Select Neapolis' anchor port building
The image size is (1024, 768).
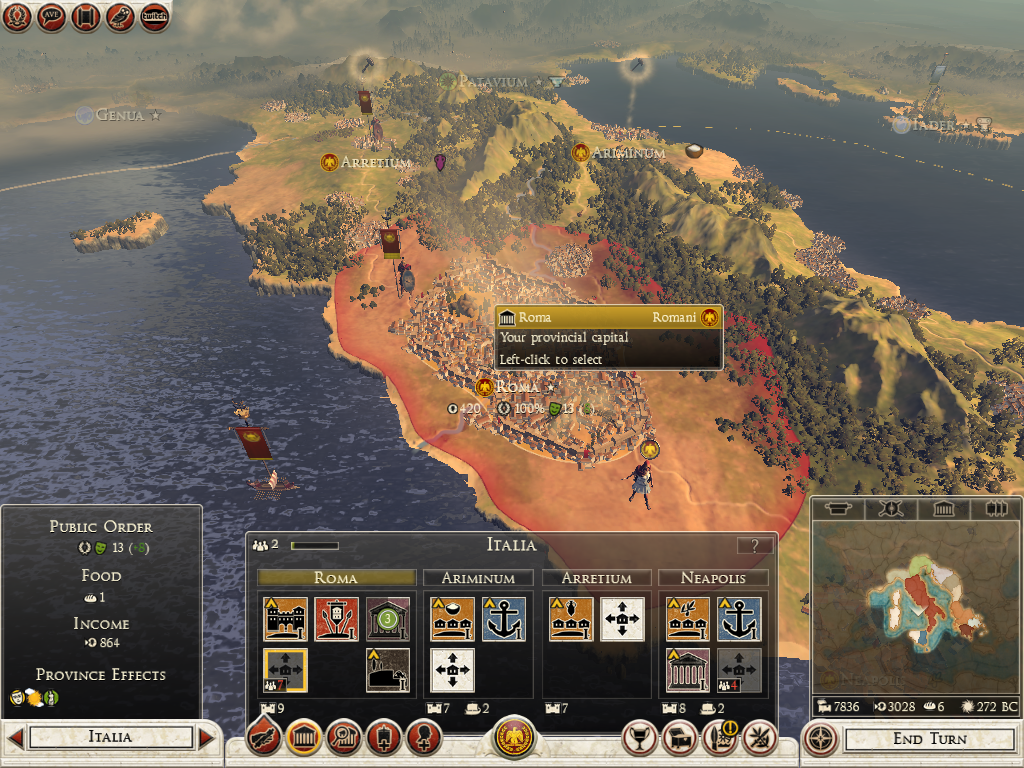739,619
